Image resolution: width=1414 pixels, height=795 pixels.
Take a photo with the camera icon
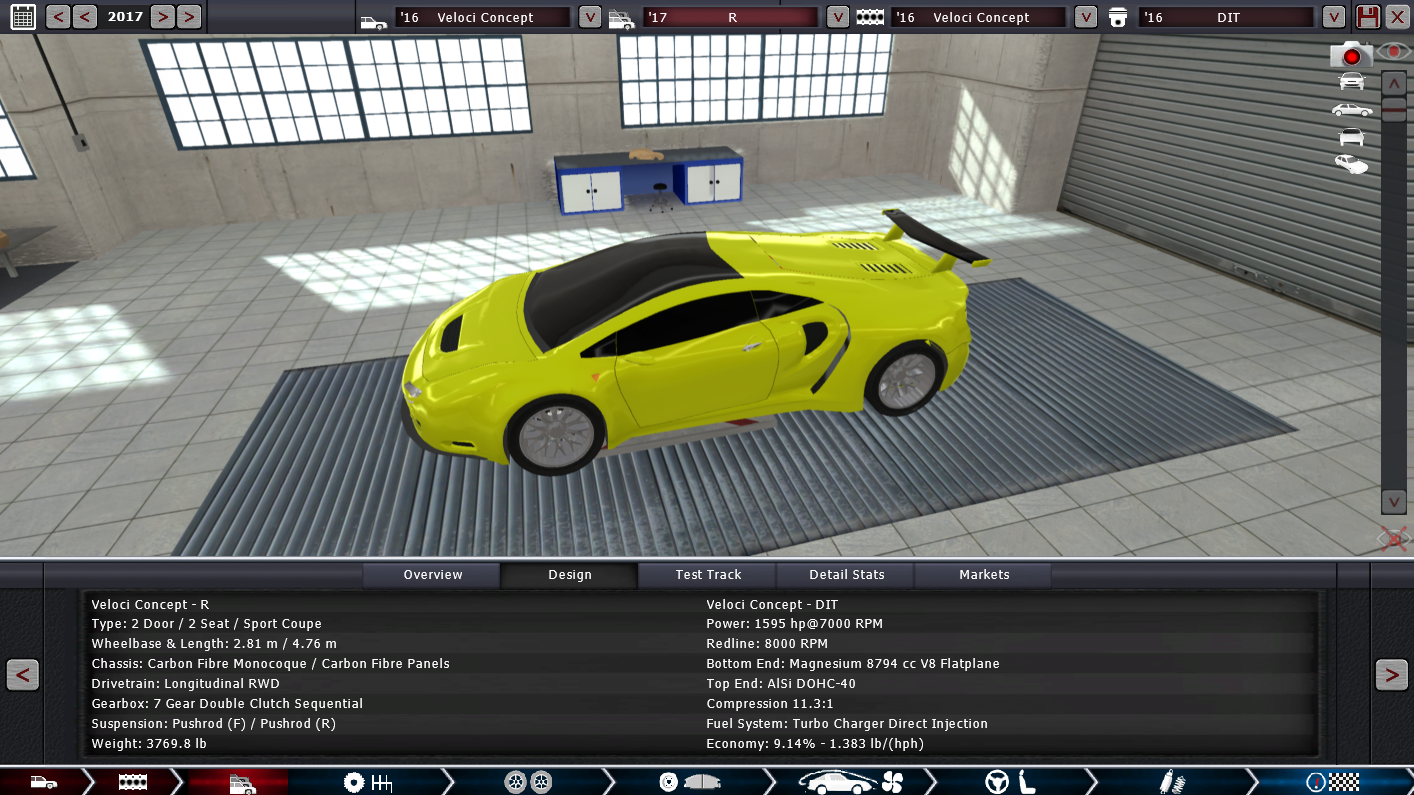[x=1350, y=55]
